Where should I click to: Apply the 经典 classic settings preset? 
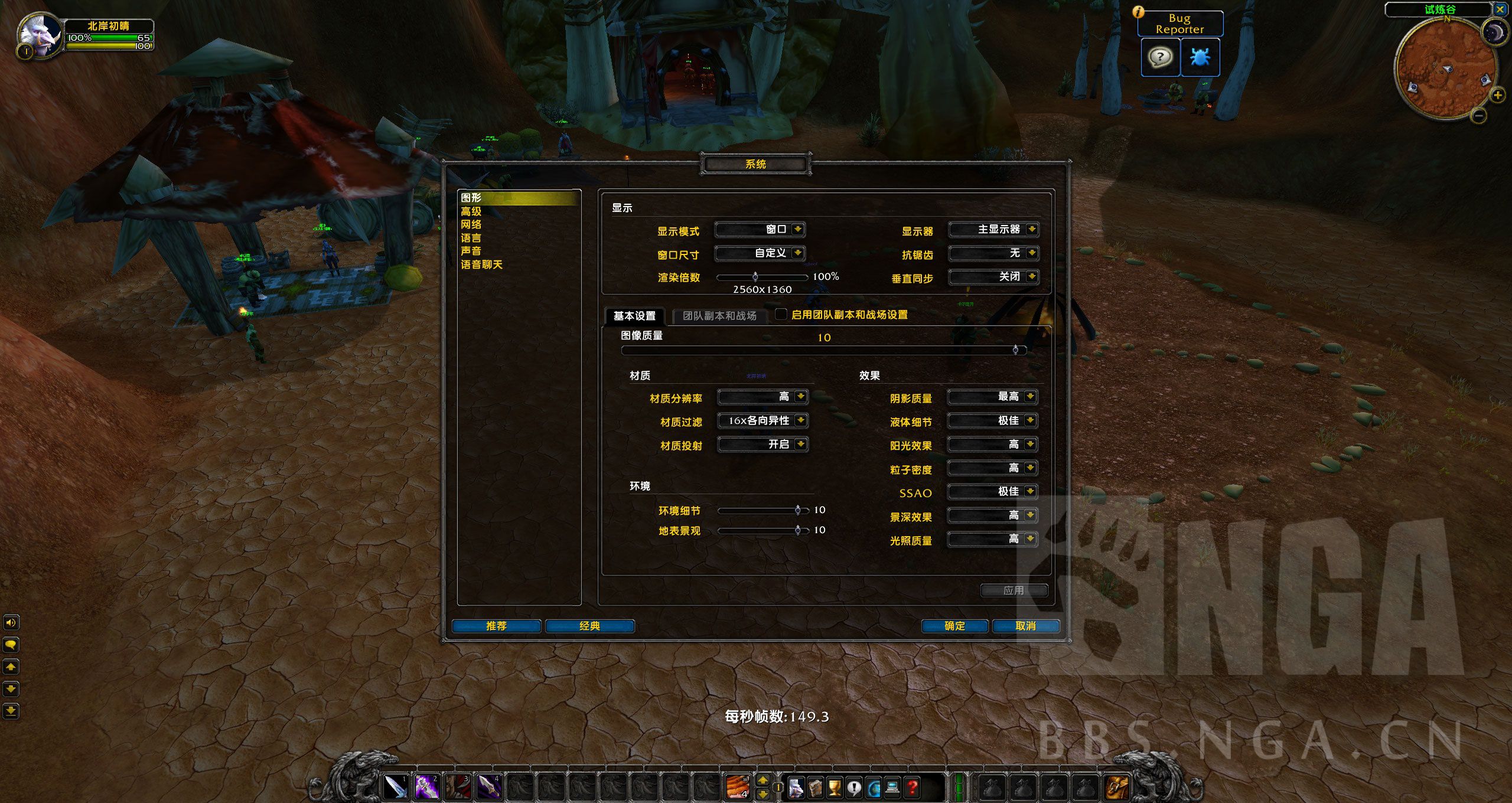tap(589, 626)
